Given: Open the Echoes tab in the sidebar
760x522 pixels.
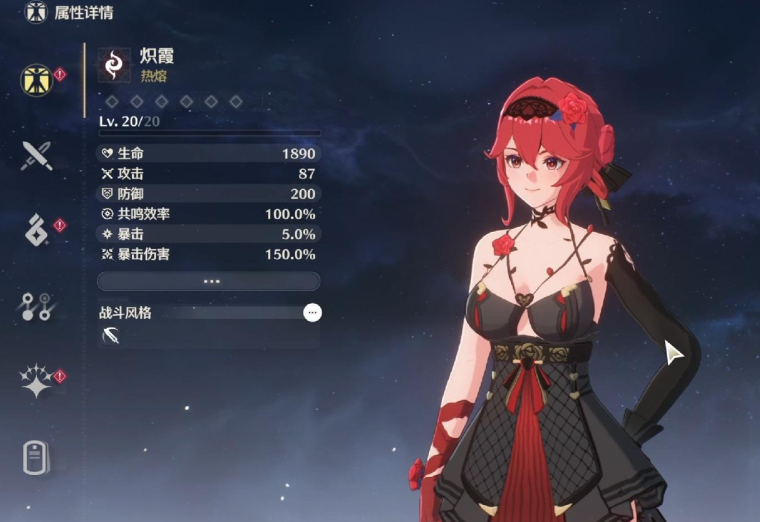Looking at the screenshot, I should 37,230.
